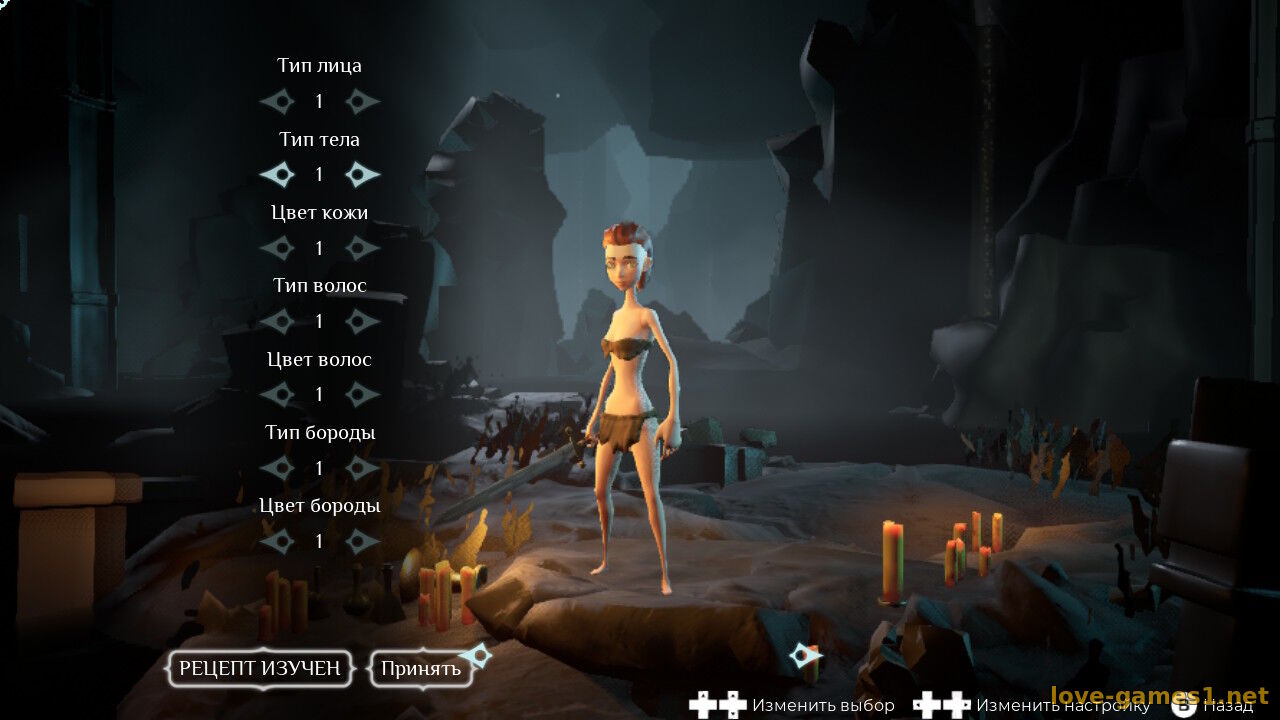Switch to previous body type (Тип тела)
1280x720 pixels.
pyautogui.click(x=277, y=175)
